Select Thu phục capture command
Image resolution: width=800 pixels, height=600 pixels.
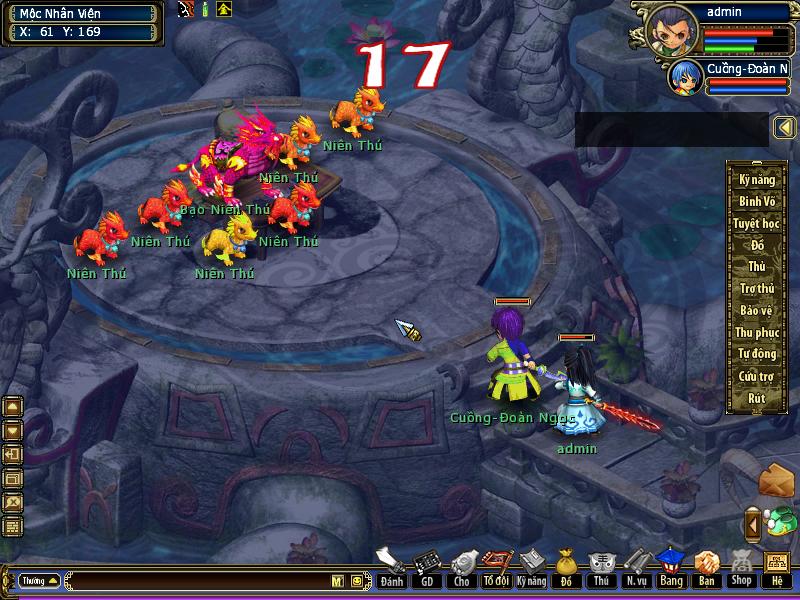click(x=757, y=332)
